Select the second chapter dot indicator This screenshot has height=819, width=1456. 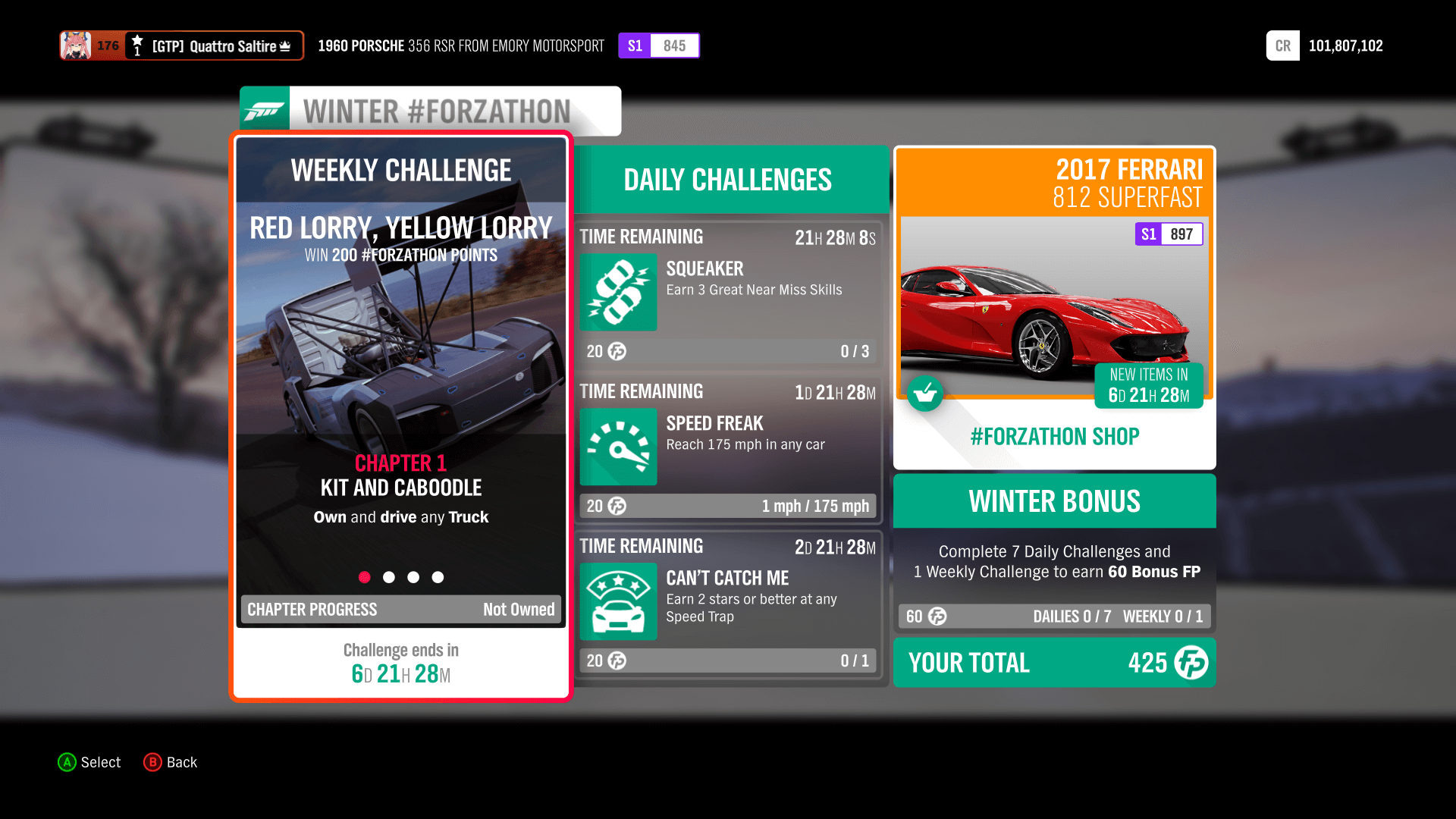tap(389, 577)
